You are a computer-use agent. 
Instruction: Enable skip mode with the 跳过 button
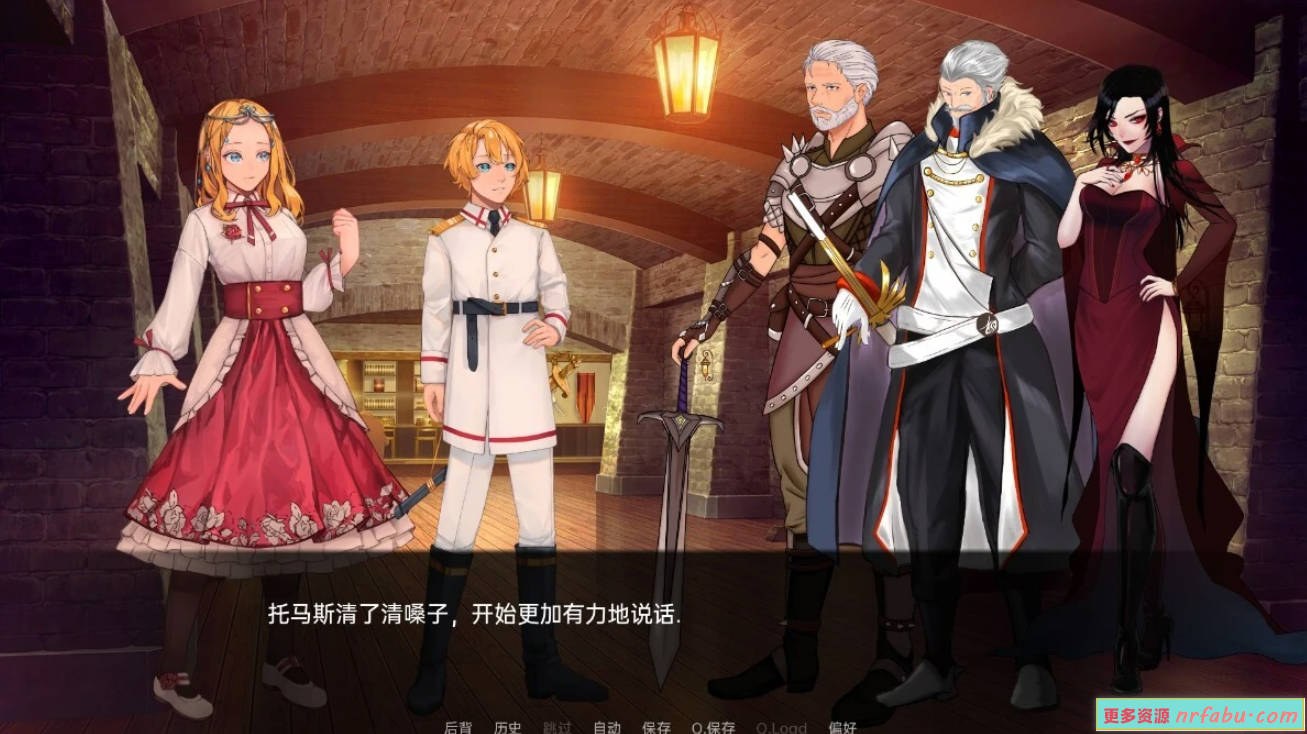click(556, 727)
